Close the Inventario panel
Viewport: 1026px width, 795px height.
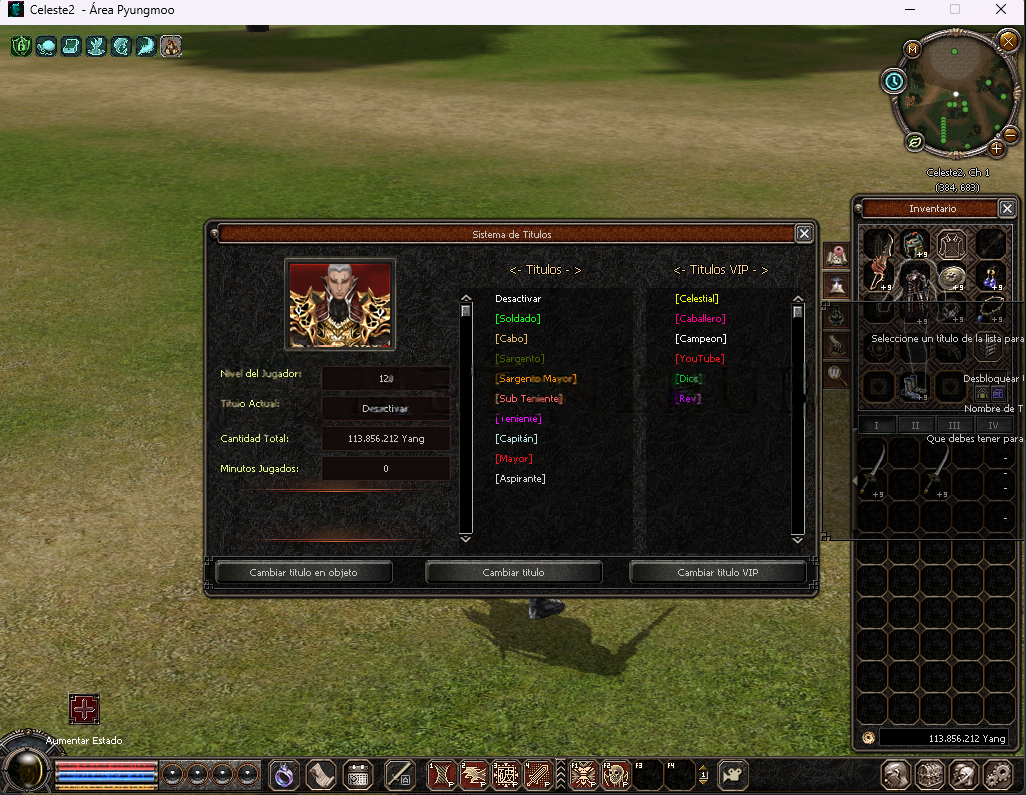point(1007,208)
